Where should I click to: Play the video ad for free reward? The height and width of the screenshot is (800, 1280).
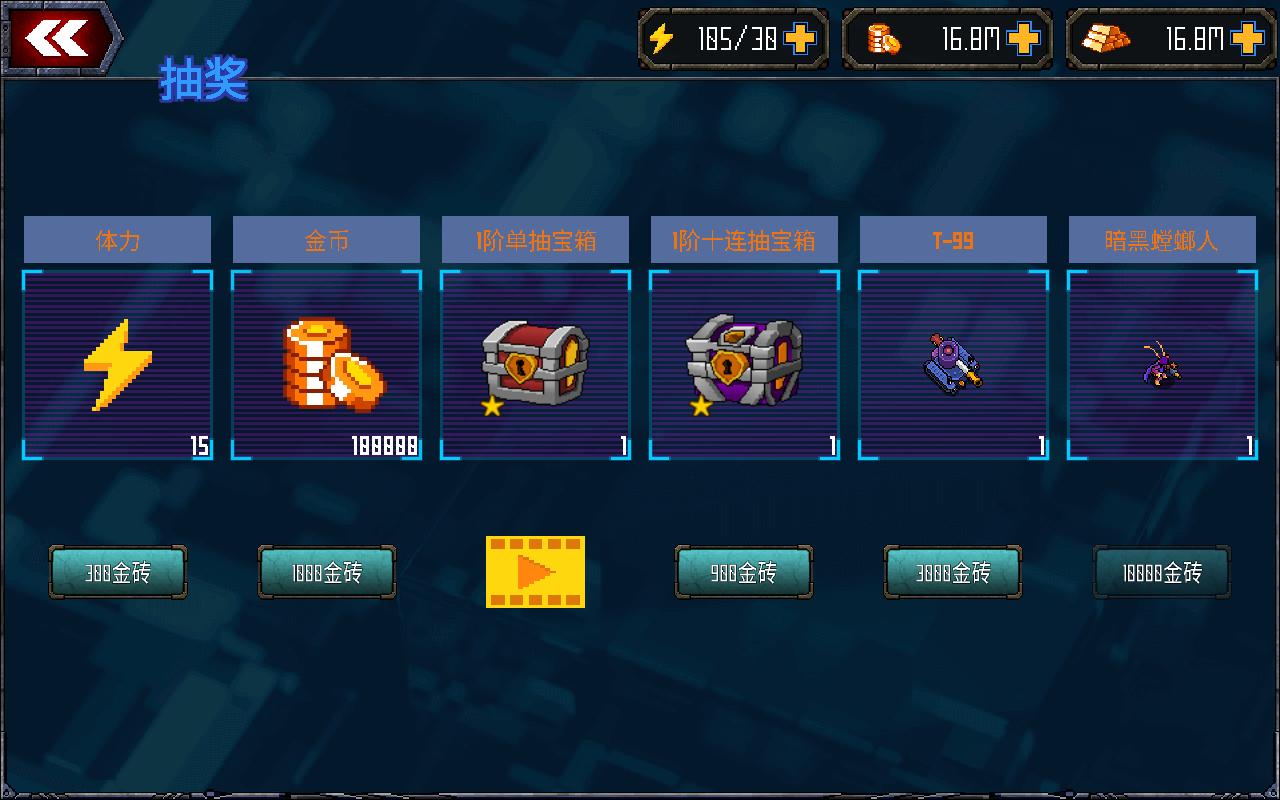[x=535, y=573]
